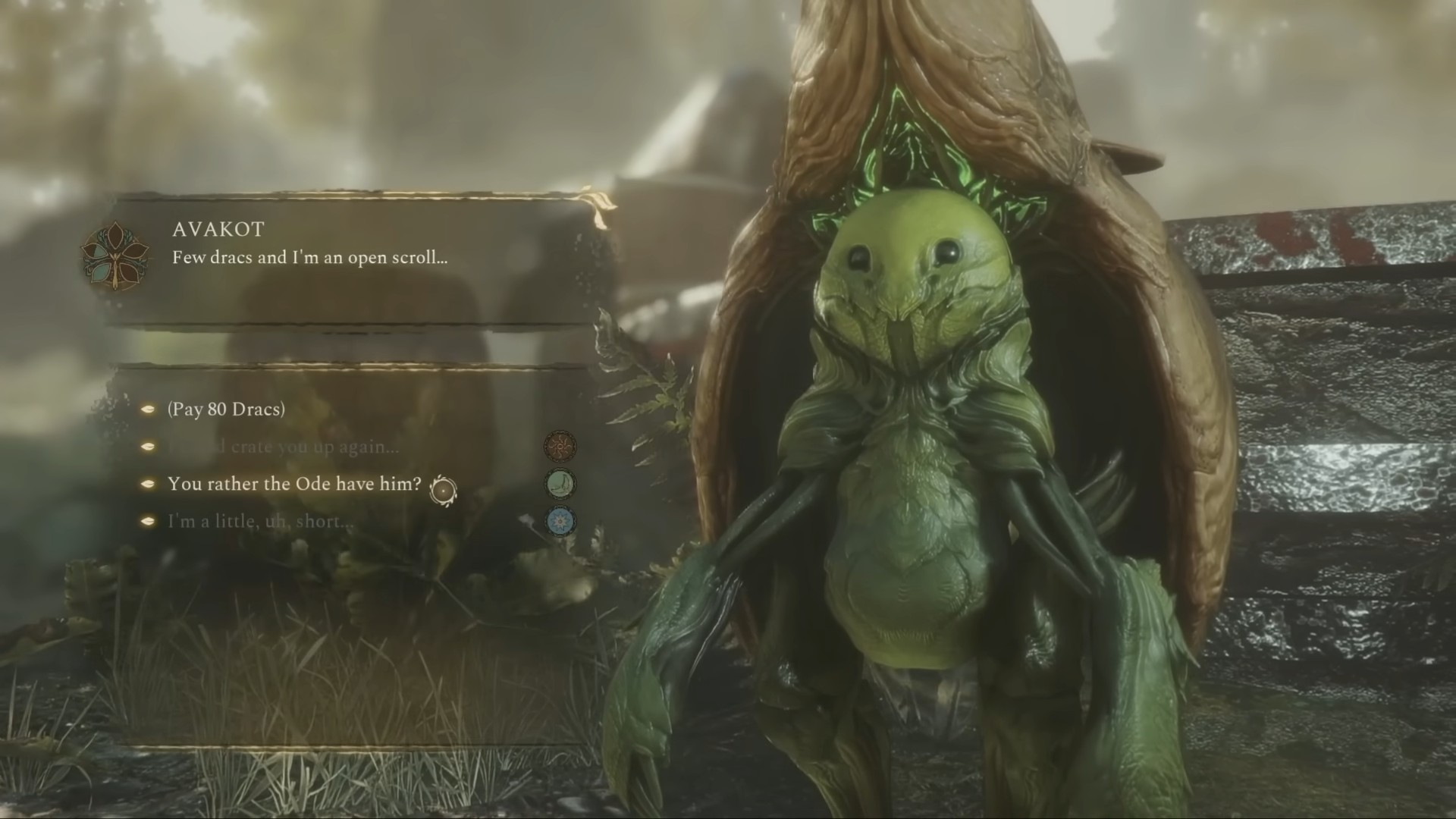
Task: Click the blue star attribute icon
Action: click(x=560, y=522)
